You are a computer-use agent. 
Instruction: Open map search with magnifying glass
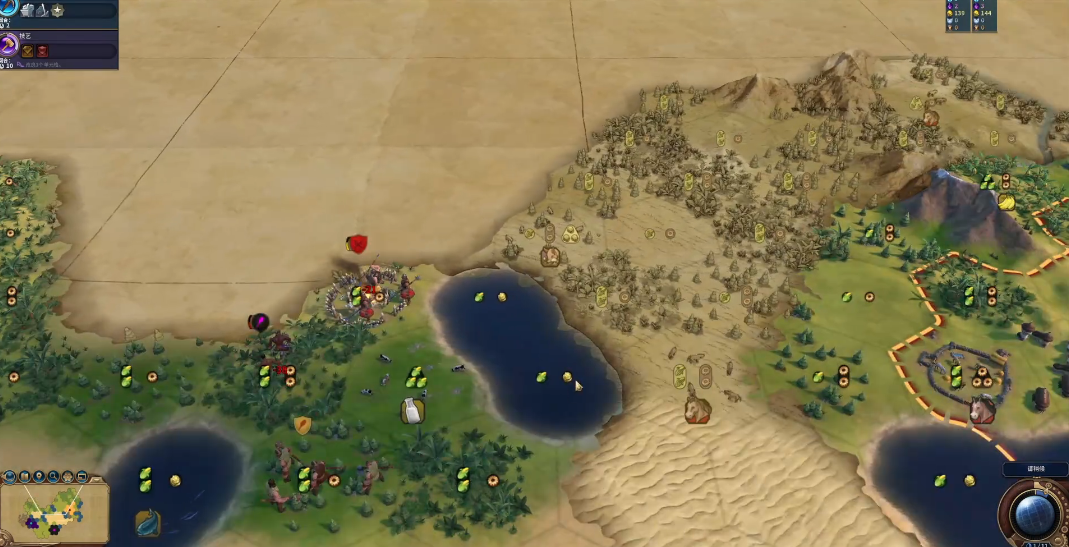pos(54,477)
